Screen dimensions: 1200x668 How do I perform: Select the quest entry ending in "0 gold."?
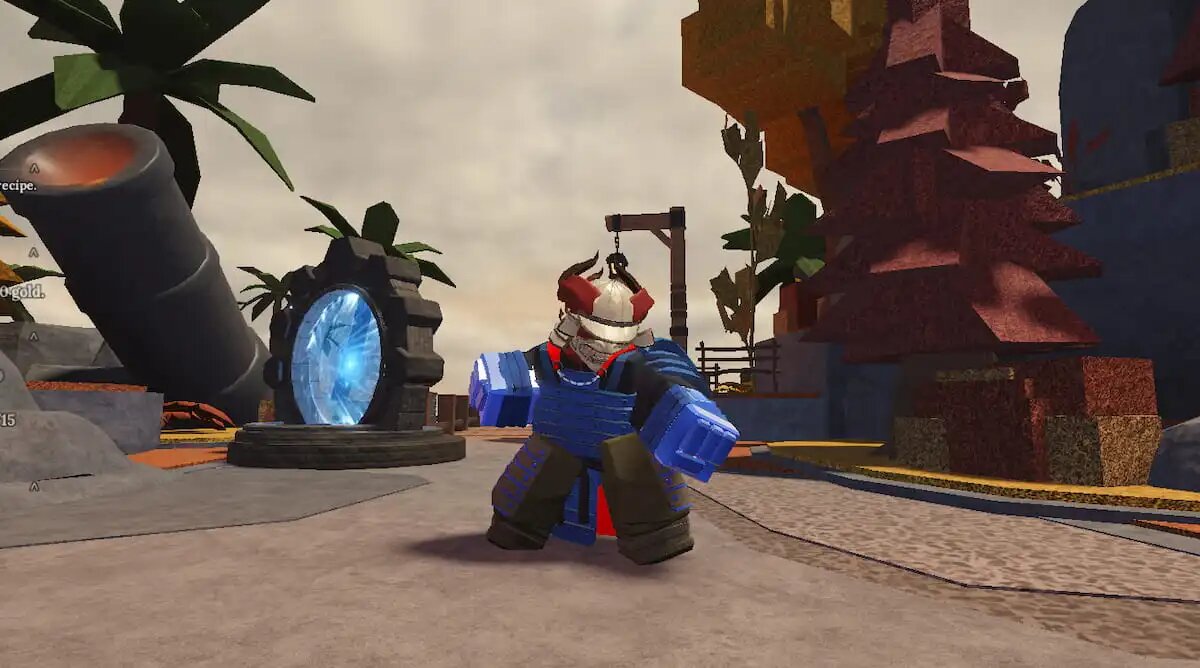(20, 290)
